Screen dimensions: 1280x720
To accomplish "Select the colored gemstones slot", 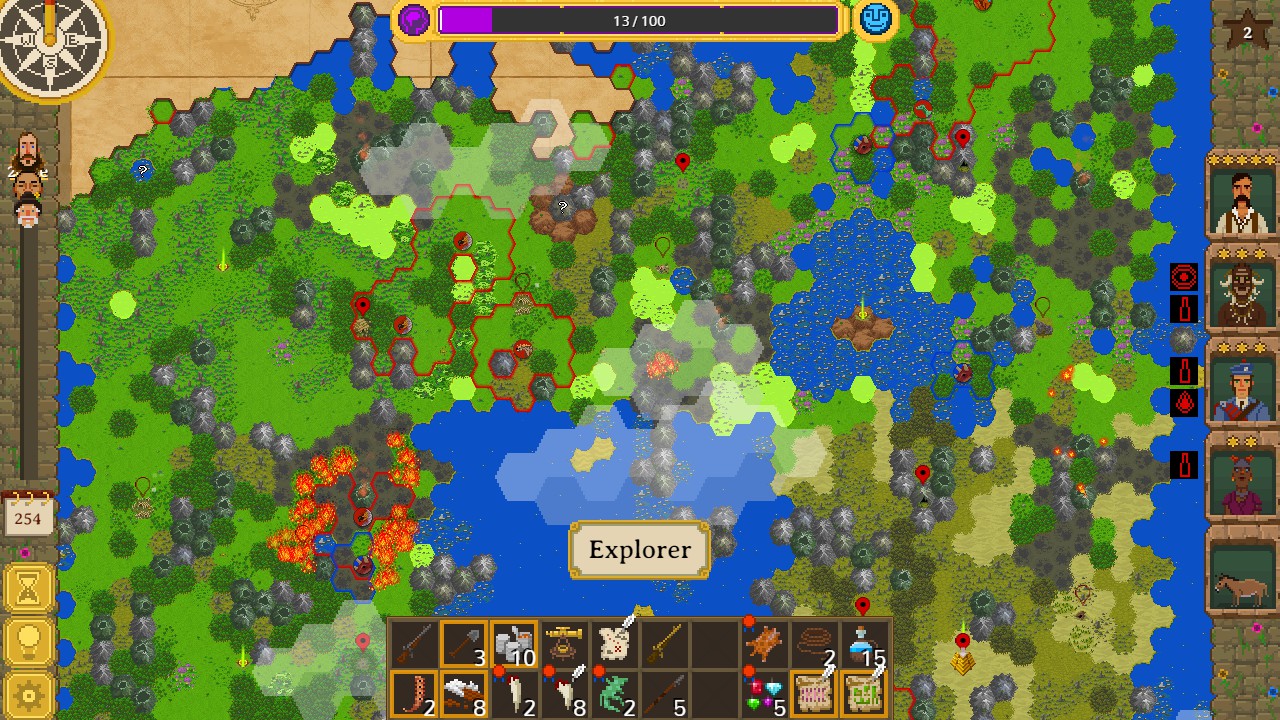I will click(x=765, y=694).
